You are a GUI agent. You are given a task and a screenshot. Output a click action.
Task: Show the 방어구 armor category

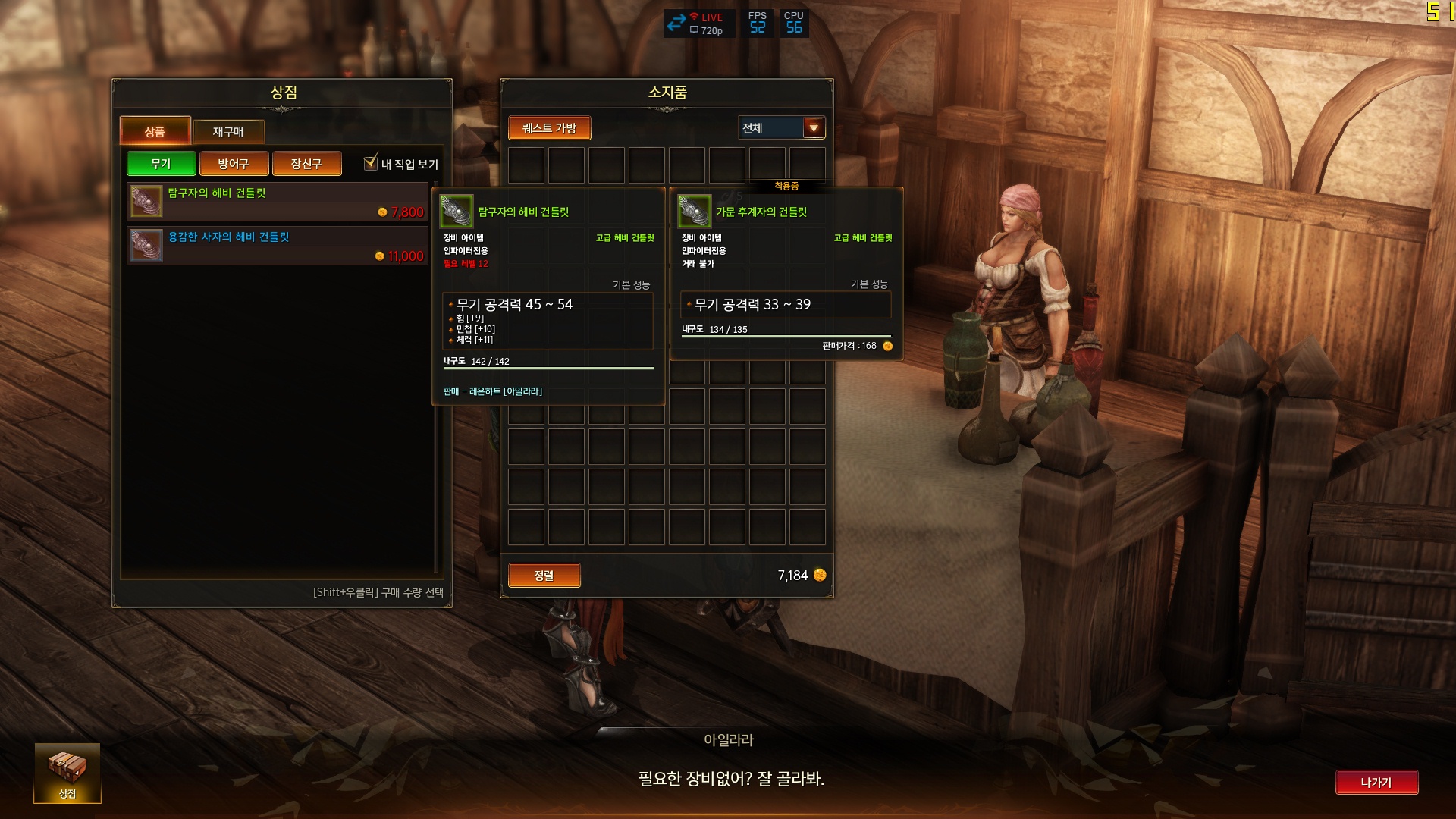click(234, 164)
